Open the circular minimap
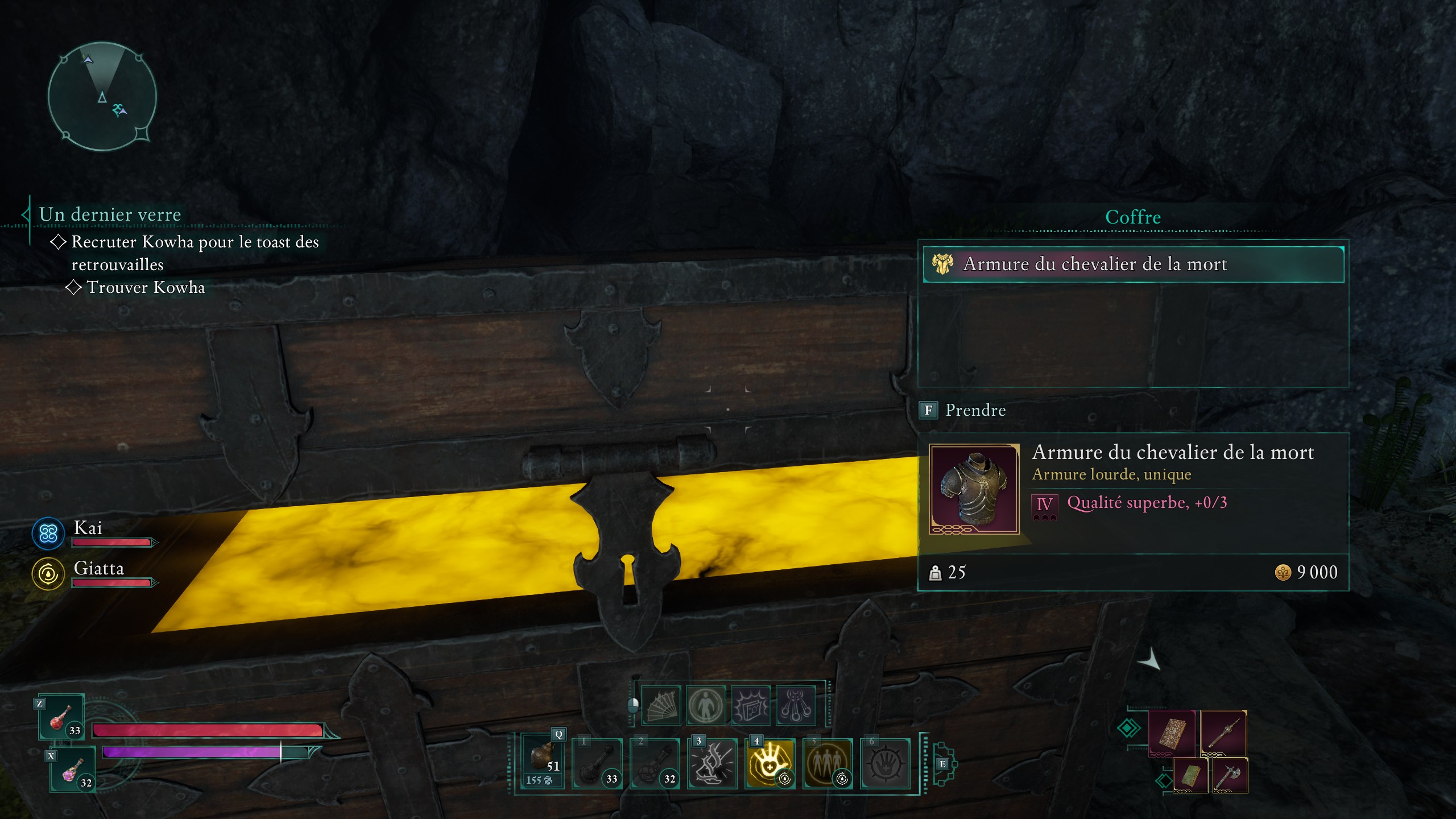This screenshot has width=1456, height=819. [x=102, y=96]
